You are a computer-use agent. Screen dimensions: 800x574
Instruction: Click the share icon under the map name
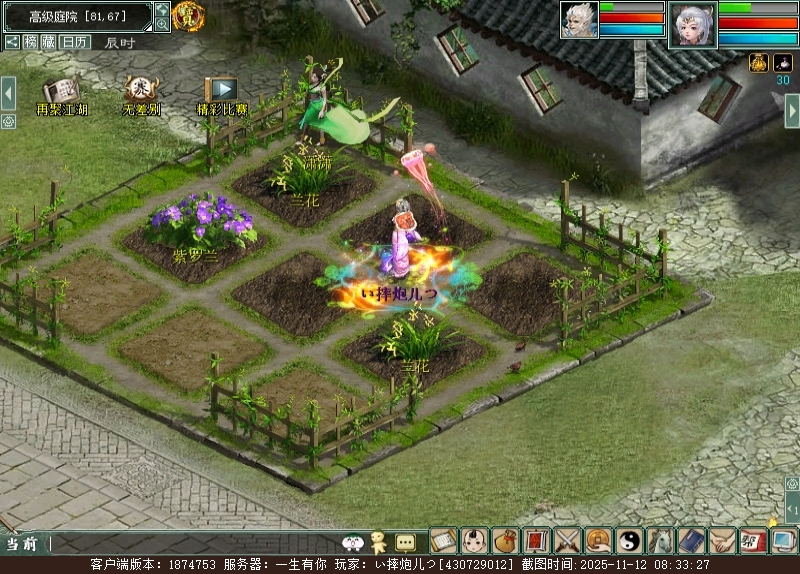(11, 42)
